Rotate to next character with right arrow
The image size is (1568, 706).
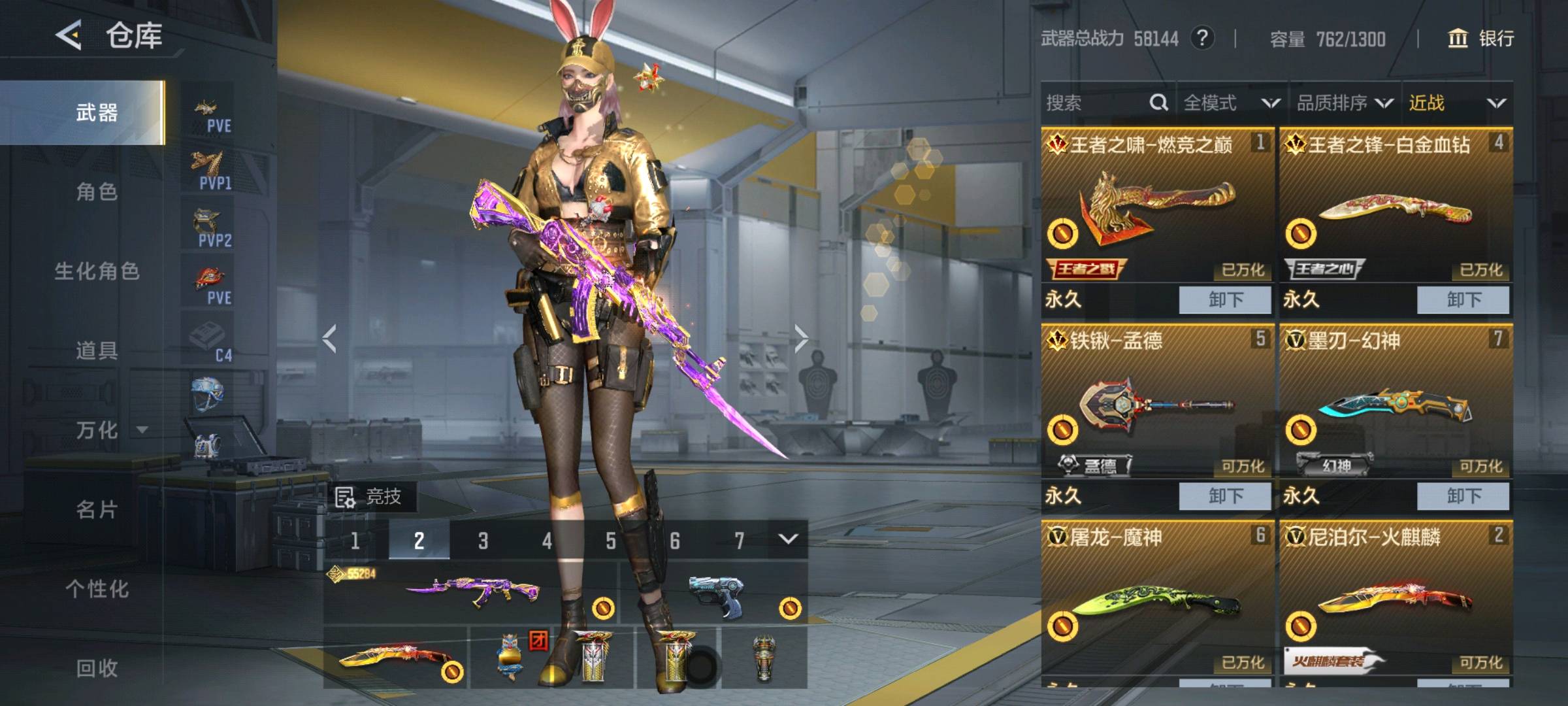pos(801,339)
